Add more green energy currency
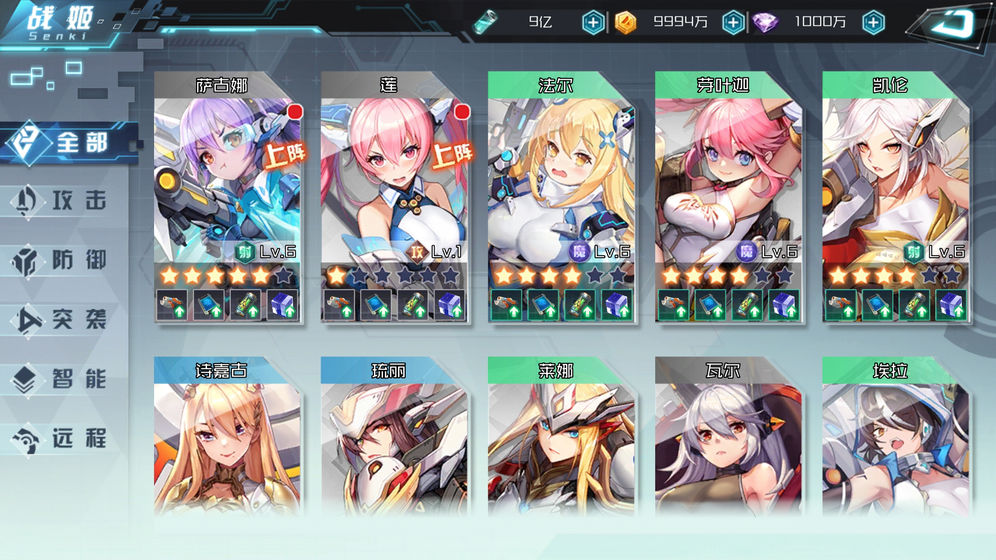Screen dimensions: 996x560 pyautogui.click(x=593, y=22)
